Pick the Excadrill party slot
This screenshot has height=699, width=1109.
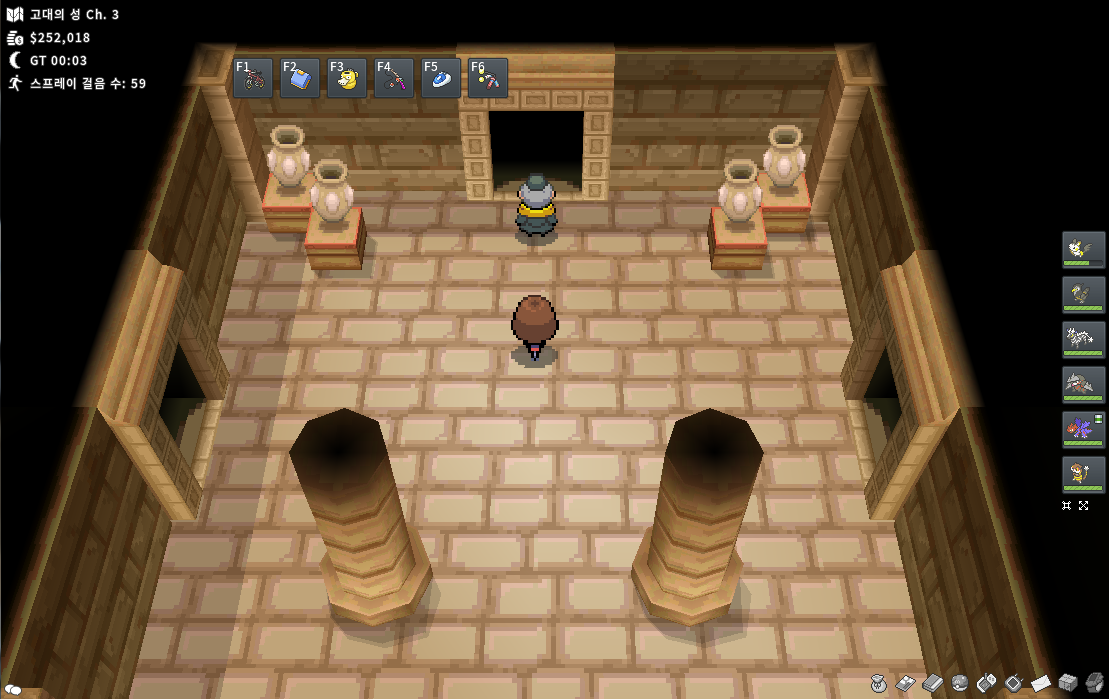(x=1083, y=384)
